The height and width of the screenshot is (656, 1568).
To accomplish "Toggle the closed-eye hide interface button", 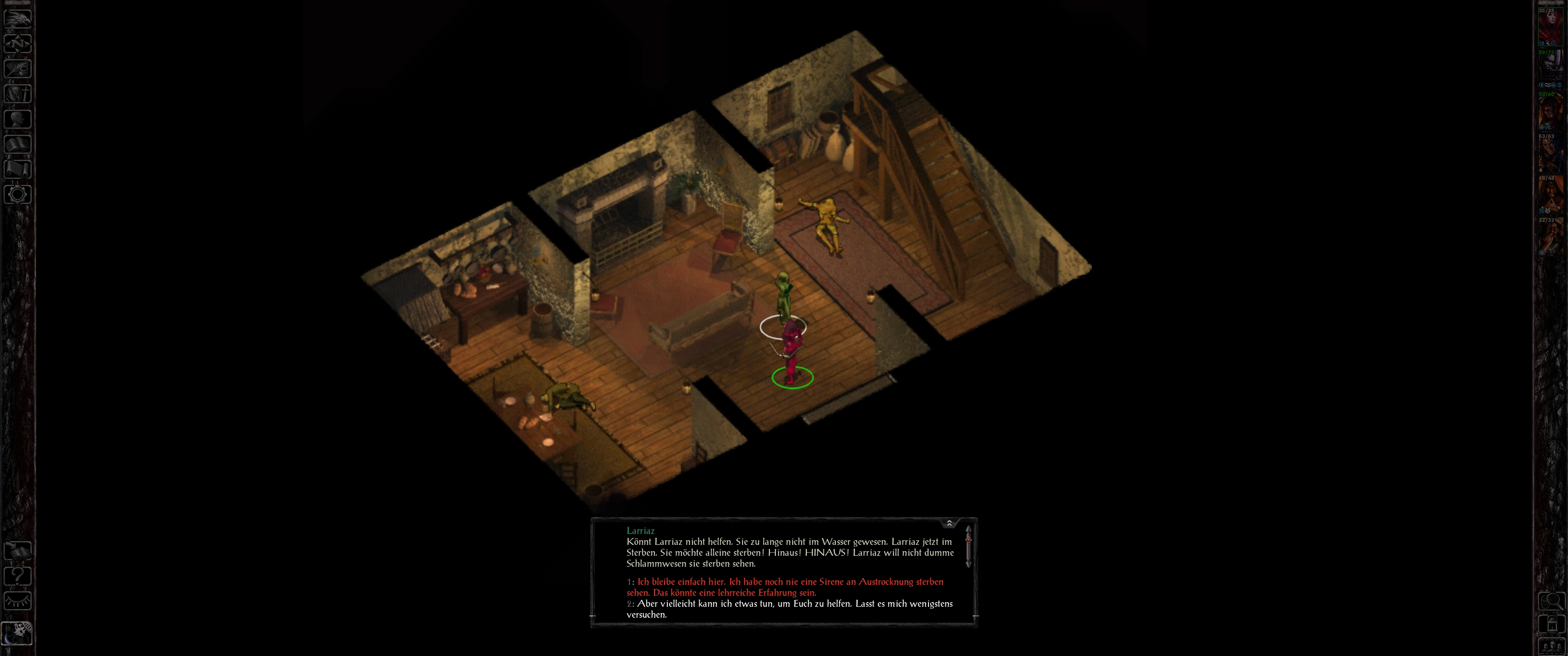I will [18, 601].
